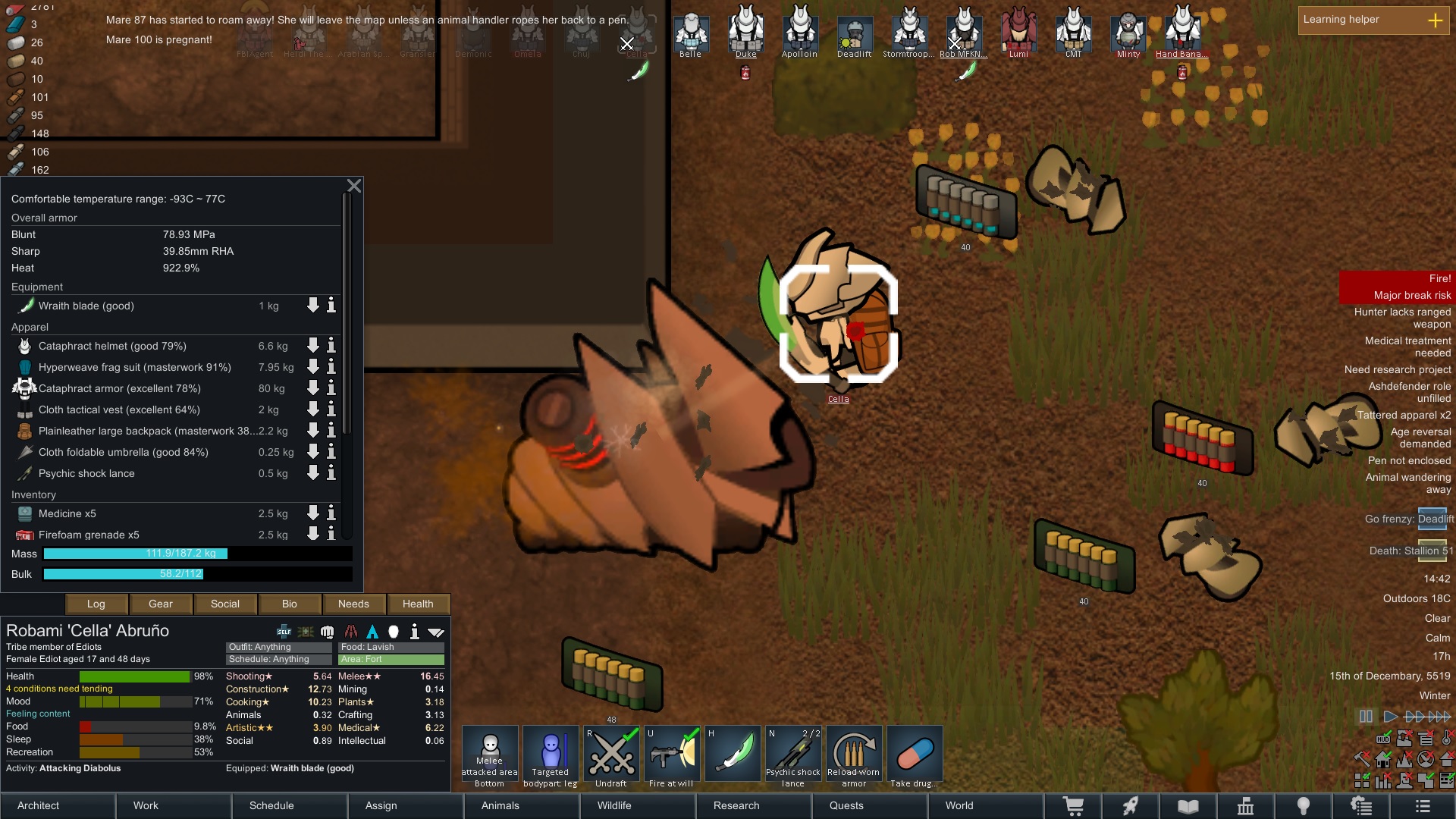Show the Social tab
1456x819 pixels.
(225, 604)
